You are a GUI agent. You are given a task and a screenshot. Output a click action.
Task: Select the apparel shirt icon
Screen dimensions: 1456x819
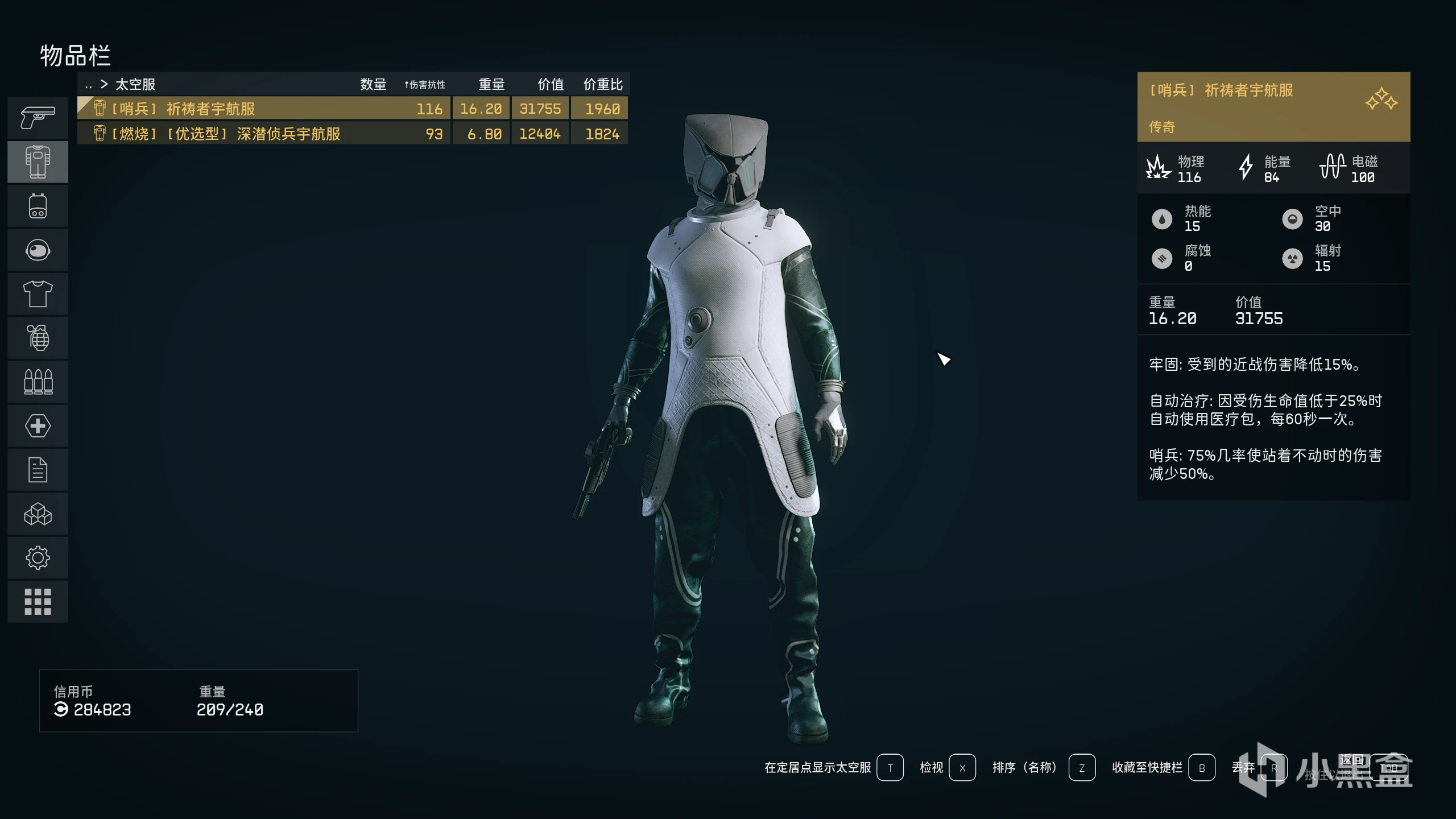click(38, 293)
